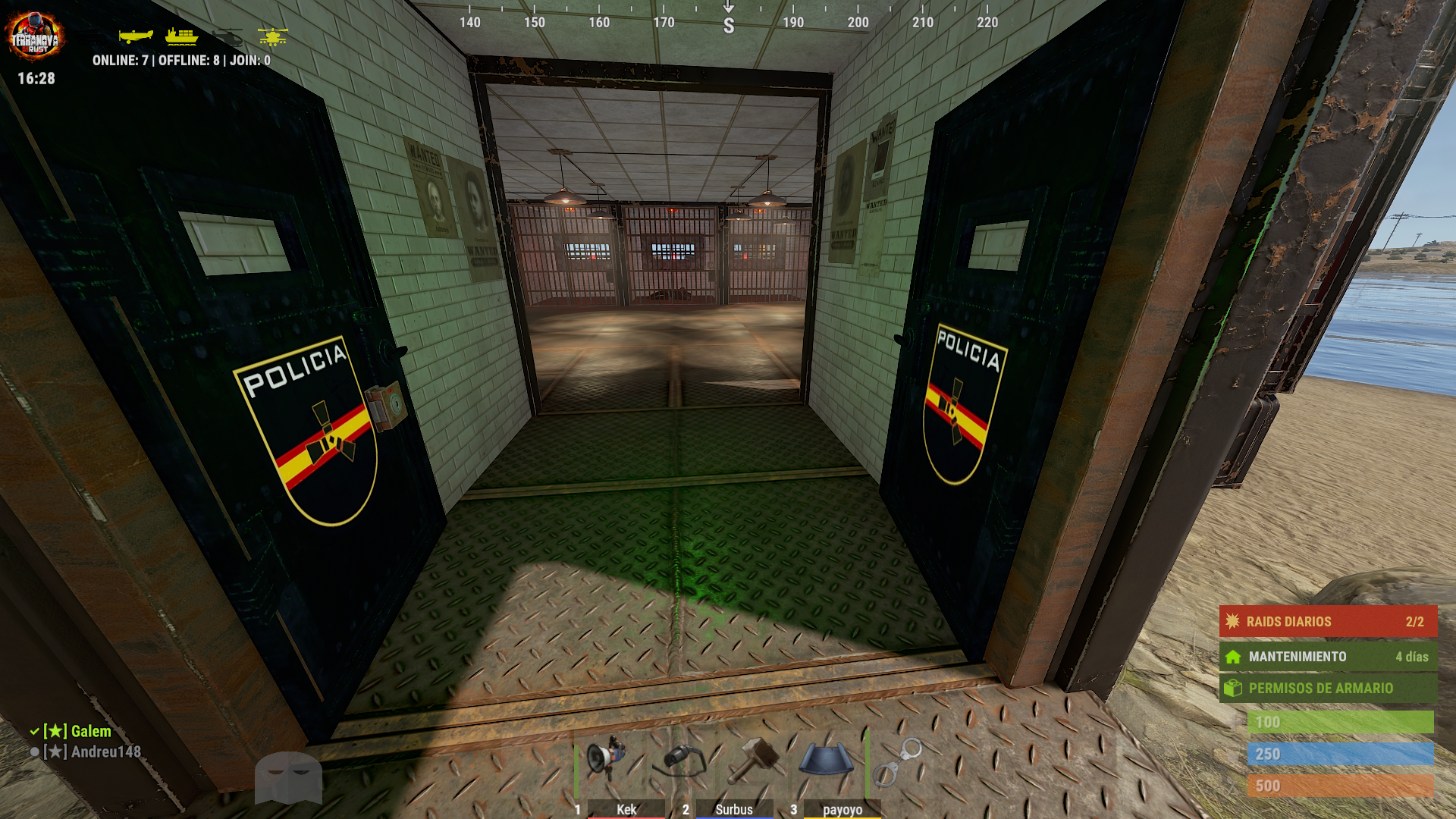
Task: Toggle the Galem teammate status indicator
Action: pos(33,732)
